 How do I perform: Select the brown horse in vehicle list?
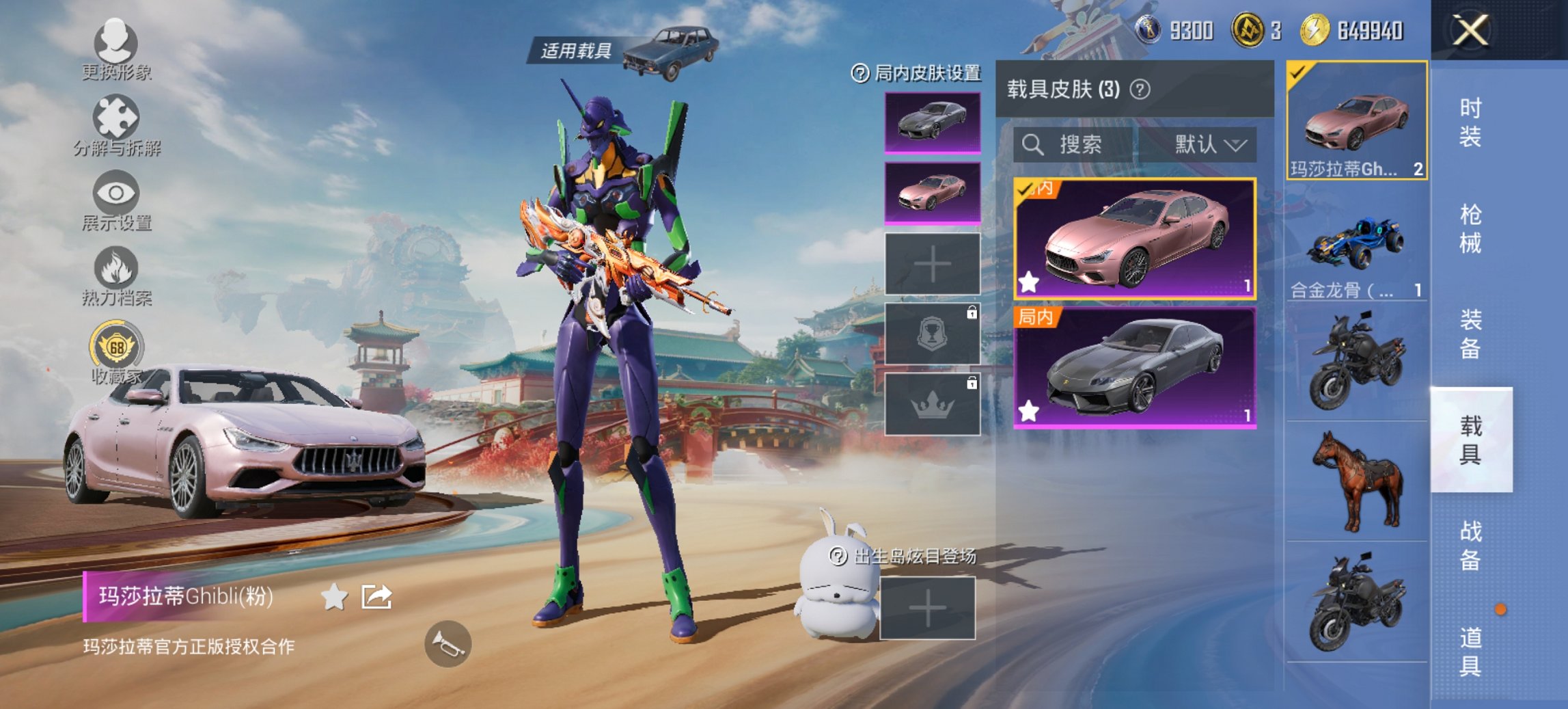point(1357,481)
